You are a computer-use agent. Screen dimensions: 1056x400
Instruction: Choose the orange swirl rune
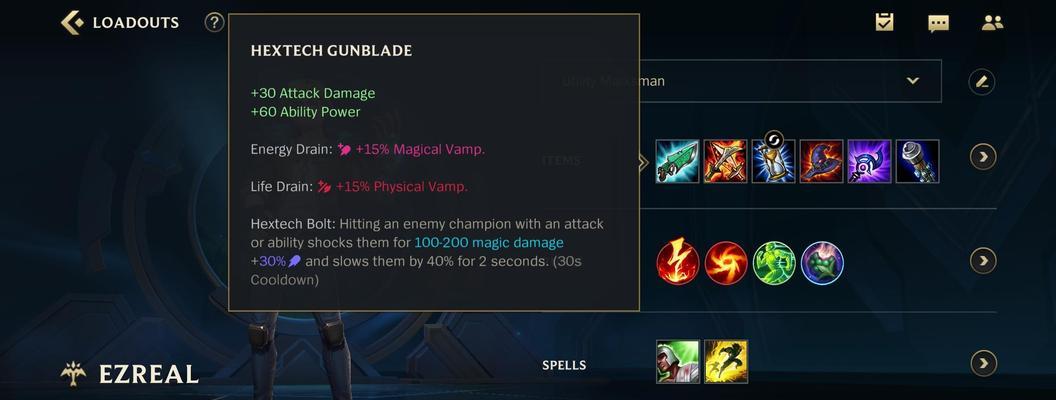point(726,263)
